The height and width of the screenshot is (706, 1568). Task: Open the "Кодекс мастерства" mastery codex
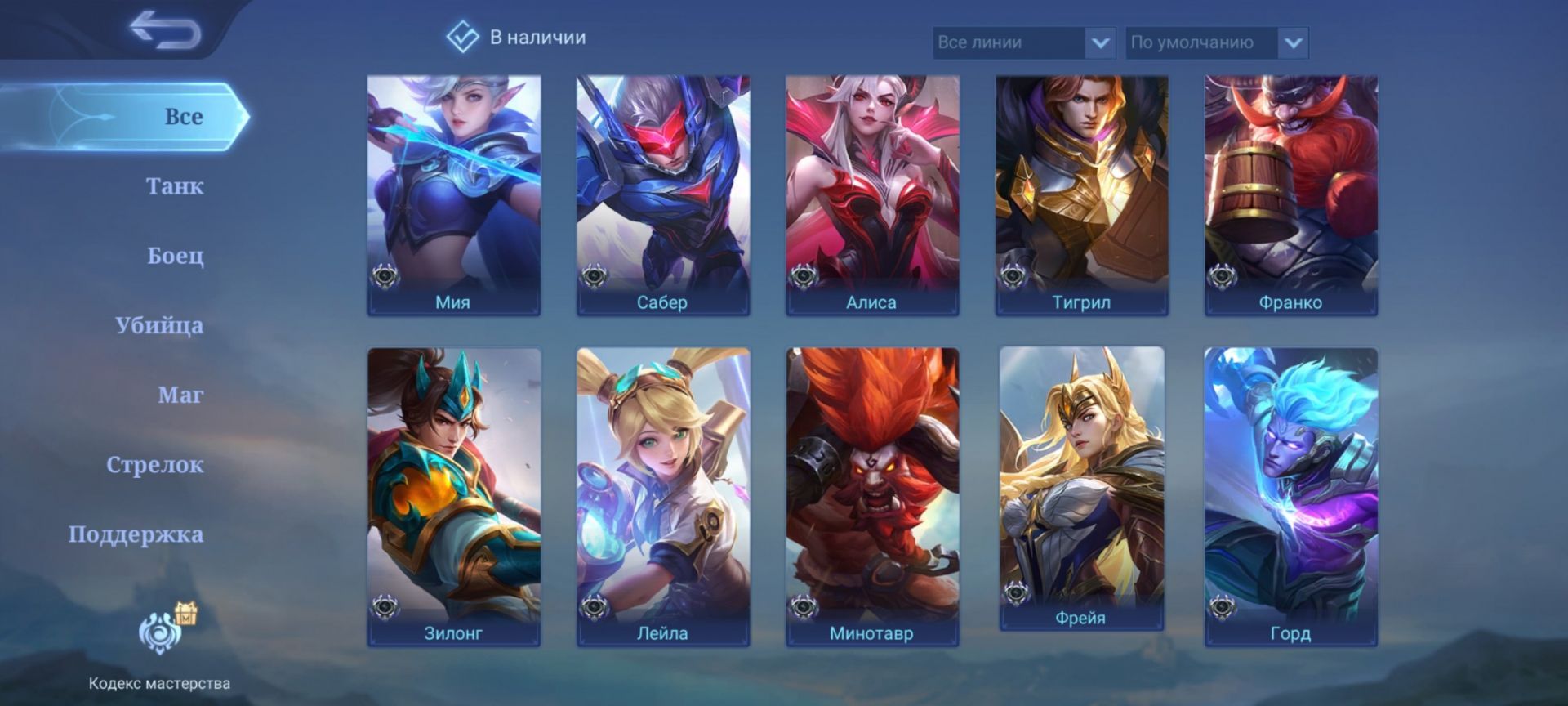(x=159, y=646)
